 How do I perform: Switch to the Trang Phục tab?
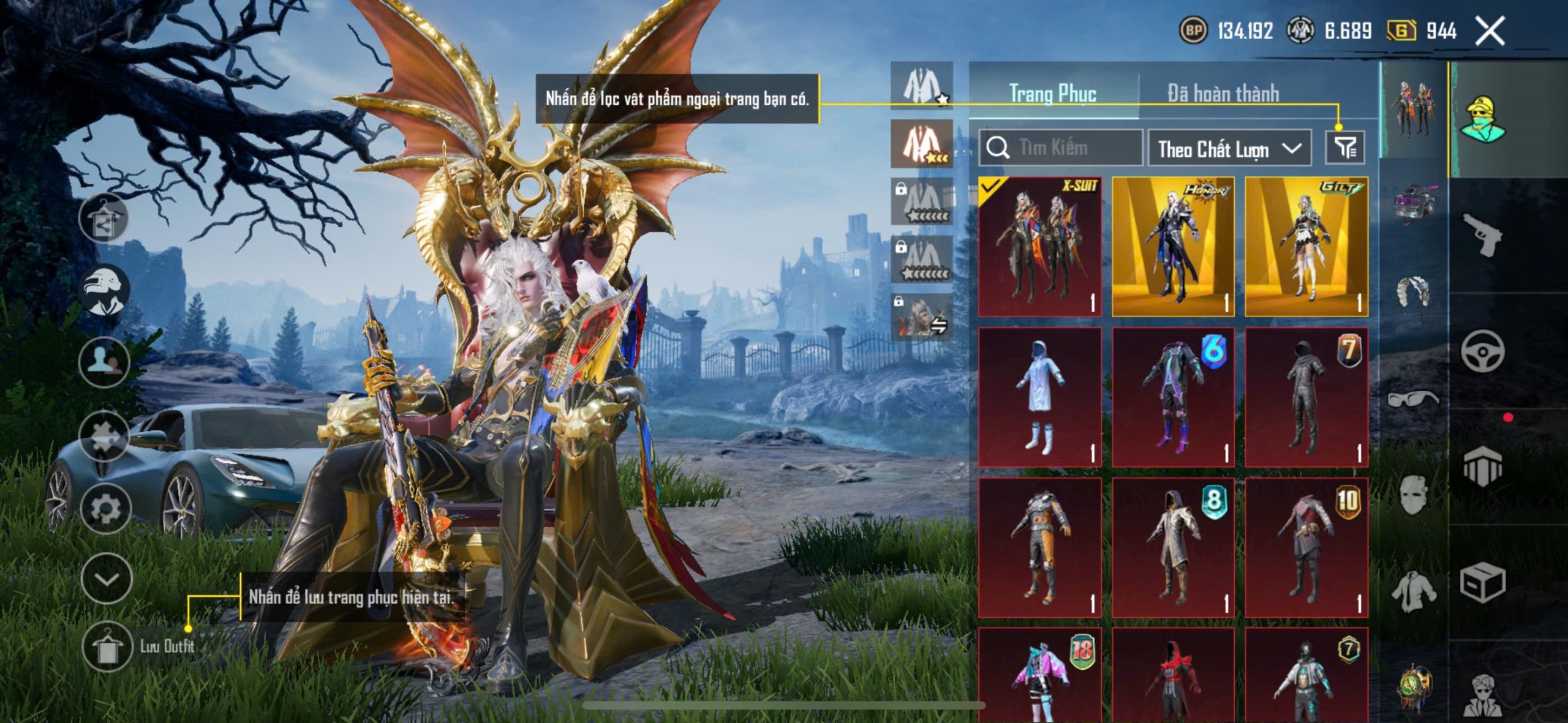pos(1052,94)
